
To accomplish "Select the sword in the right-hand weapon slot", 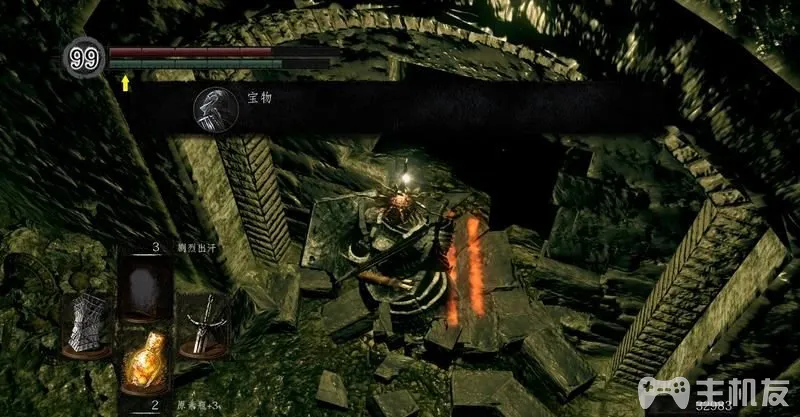I will pos(205,324).
